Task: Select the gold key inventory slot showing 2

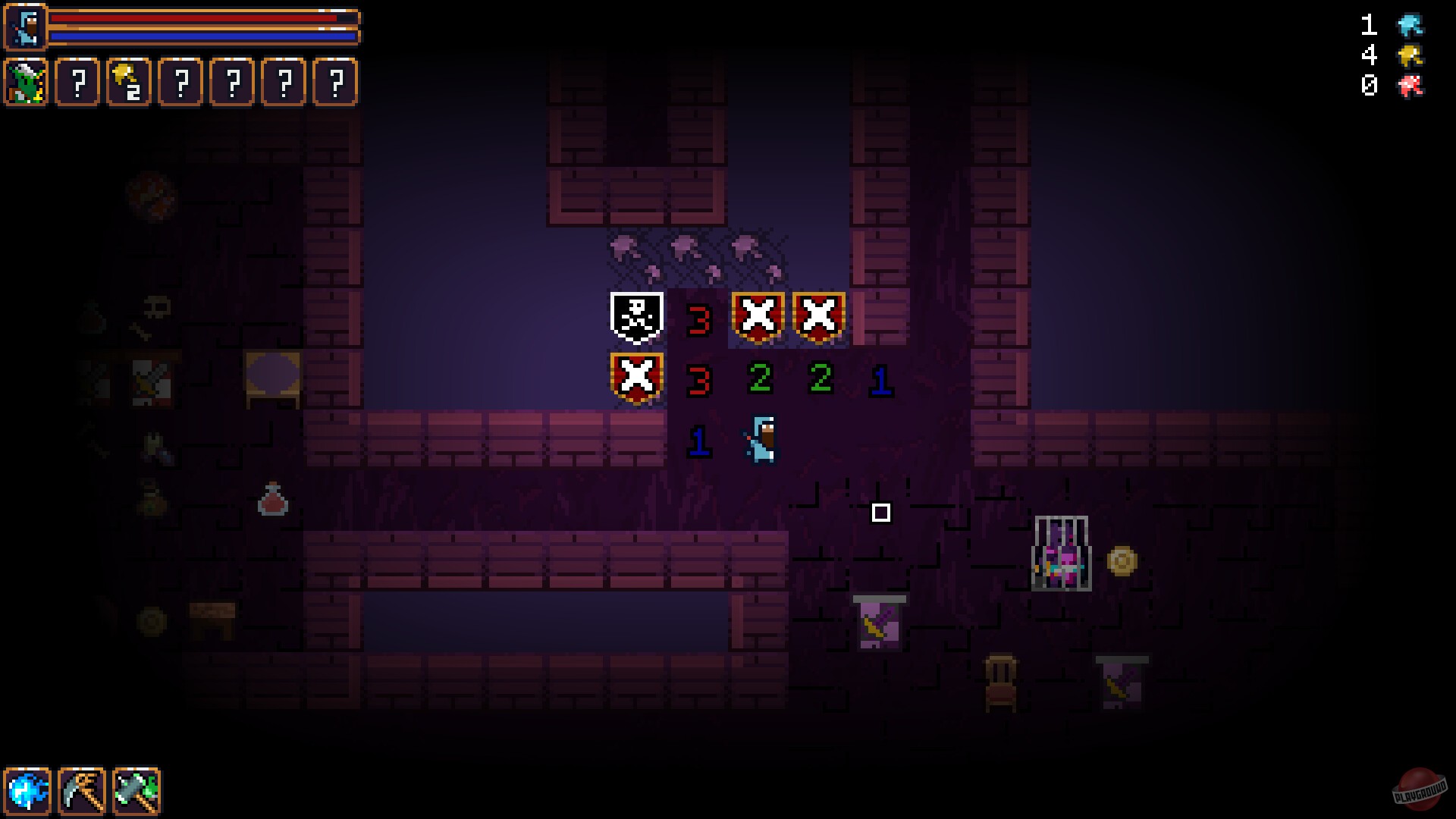Action: tap(129, 83)
